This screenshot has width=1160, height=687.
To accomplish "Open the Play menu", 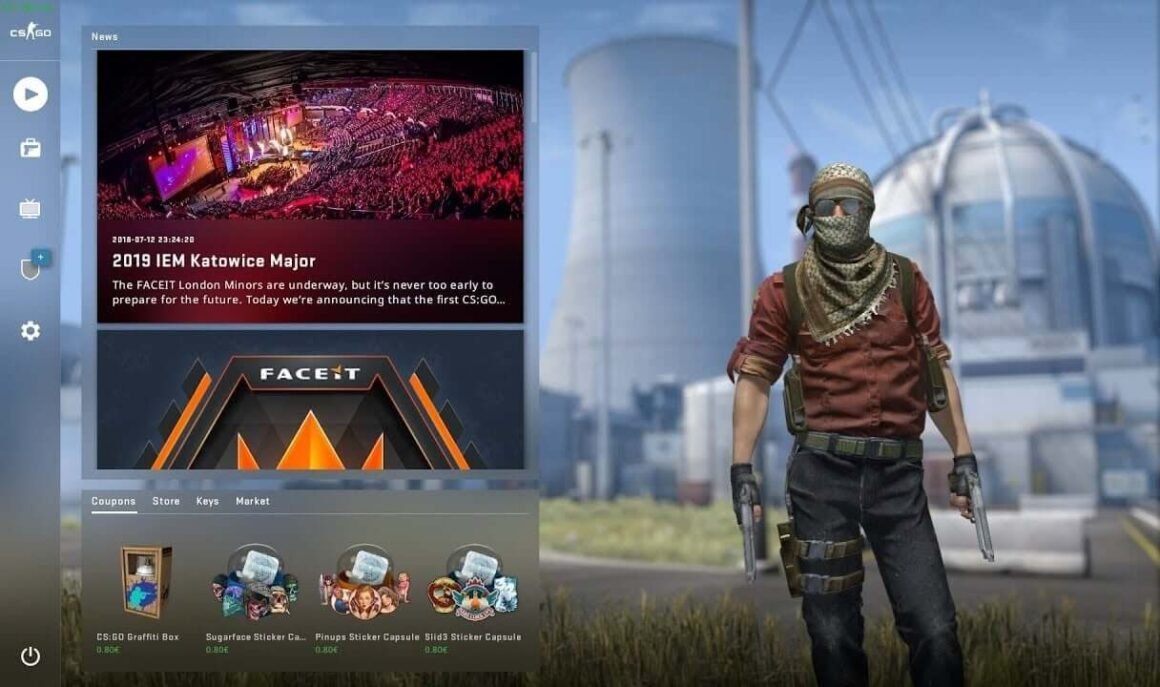I will (30, 94).
